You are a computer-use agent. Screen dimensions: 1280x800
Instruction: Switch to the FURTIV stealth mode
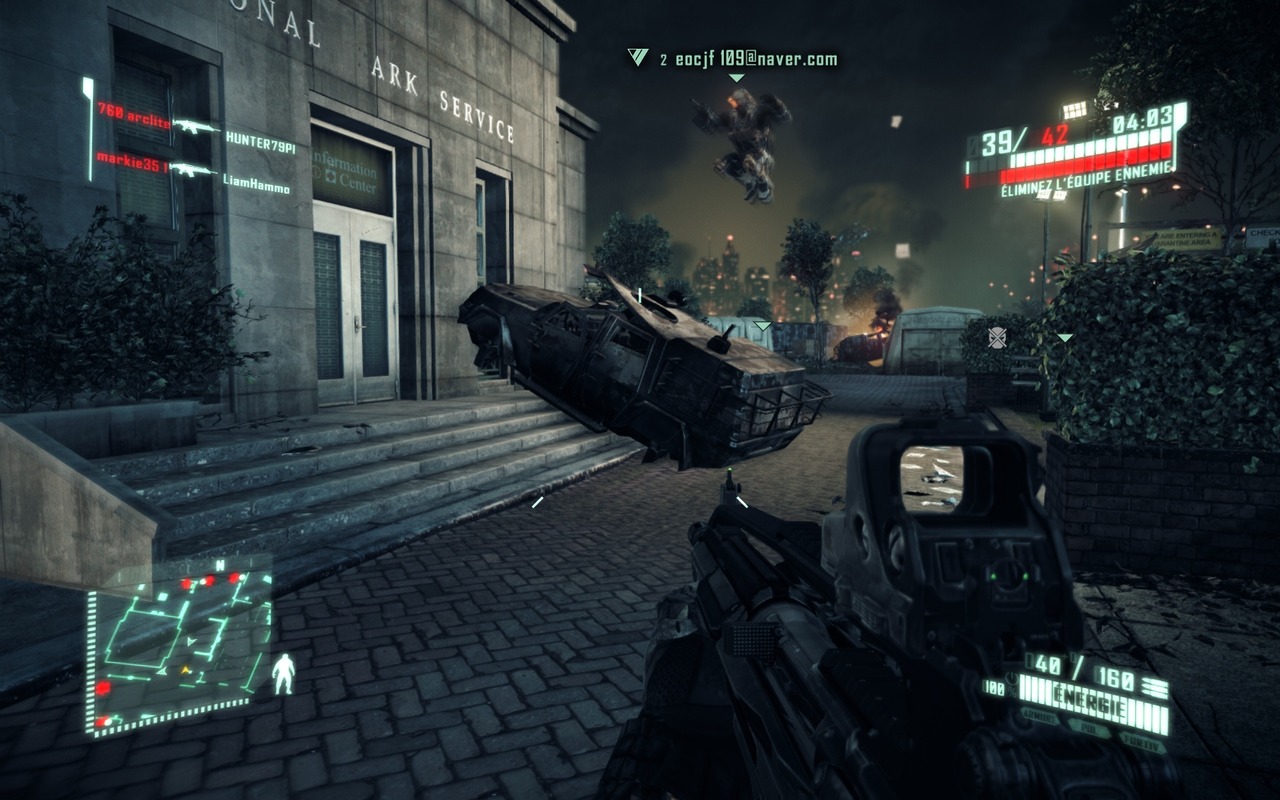pyautogui.click(x=1143, y=741)
